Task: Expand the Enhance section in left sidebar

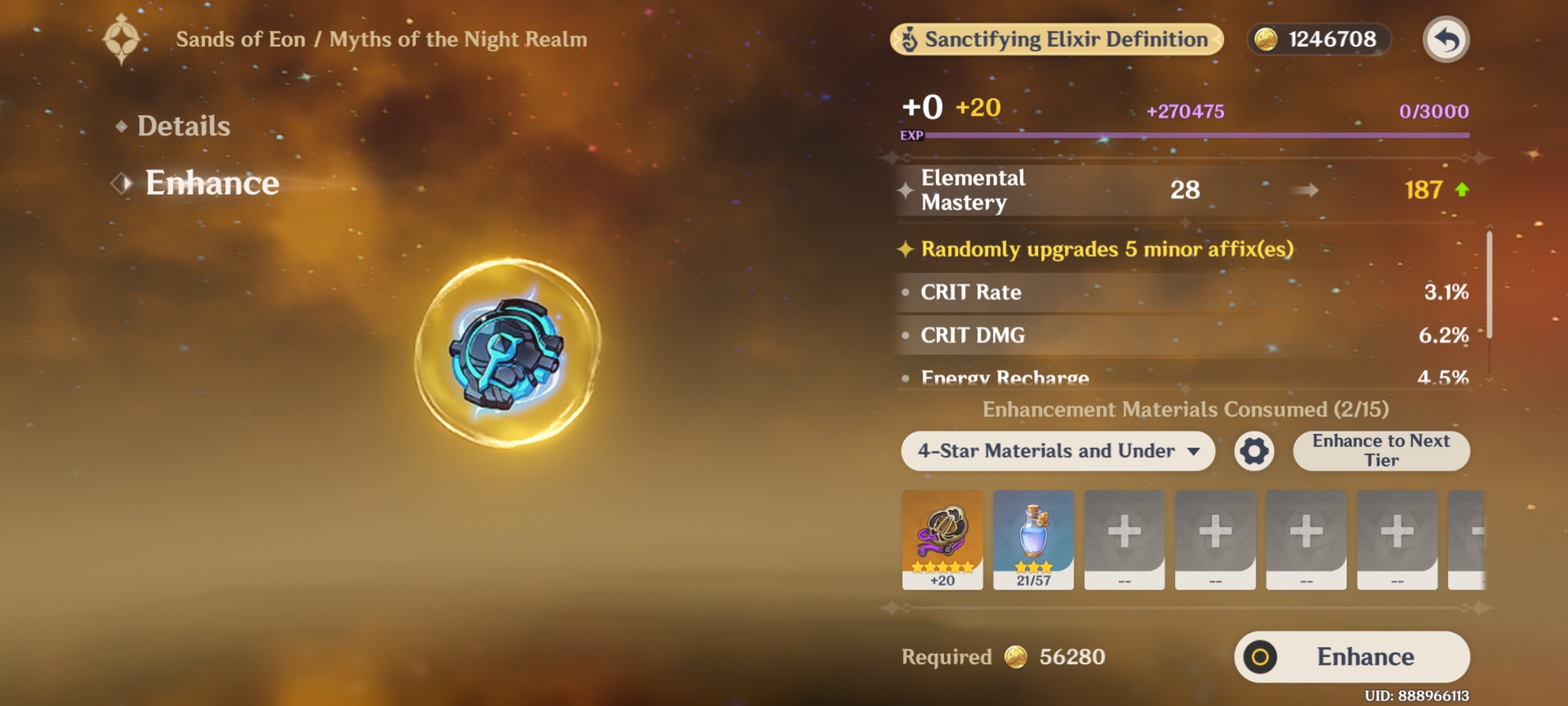Action: [212, 184]
